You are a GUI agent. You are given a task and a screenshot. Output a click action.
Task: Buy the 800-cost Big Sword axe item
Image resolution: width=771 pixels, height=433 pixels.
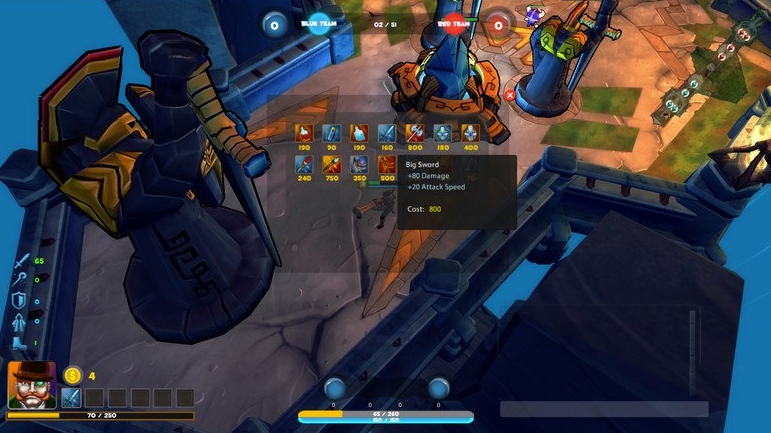pyautogui.click(x=415, y=133)
